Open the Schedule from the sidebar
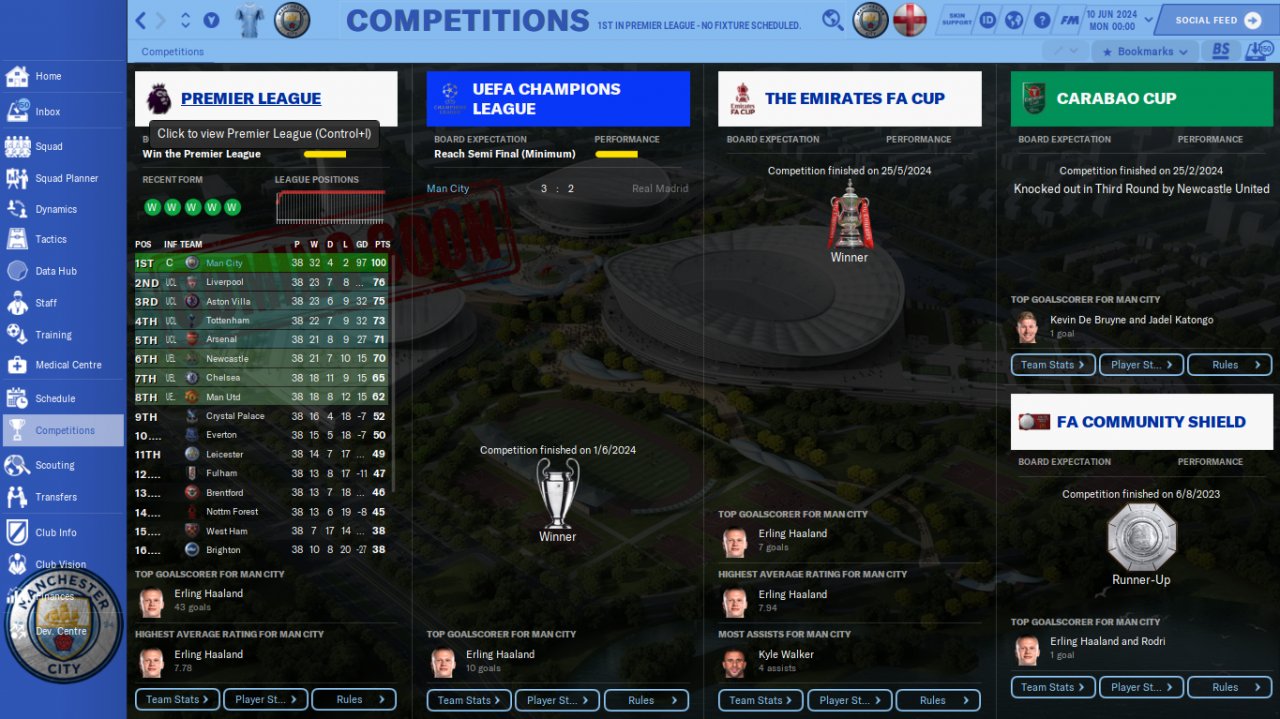This screenshot has width=1280, height=719. tap(55, 398)
